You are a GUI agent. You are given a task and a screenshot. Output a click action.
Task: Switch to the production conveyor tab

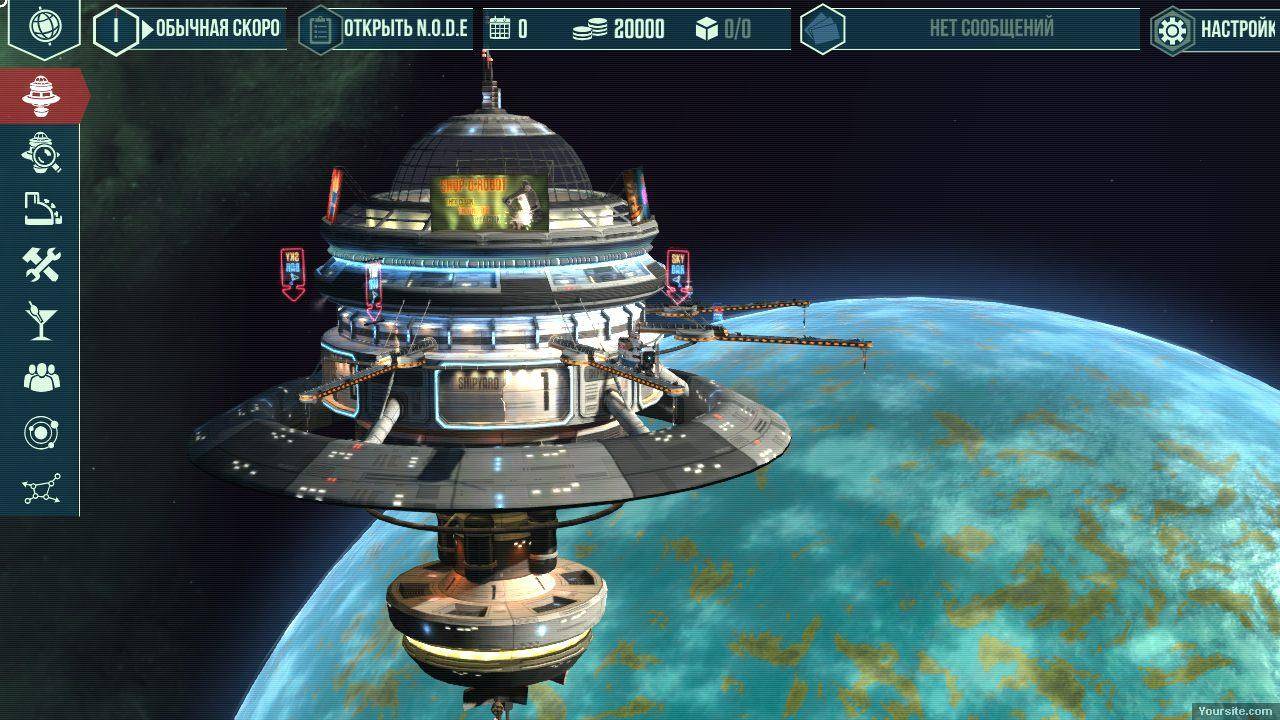pyautogui.click(x=41, y=208)
